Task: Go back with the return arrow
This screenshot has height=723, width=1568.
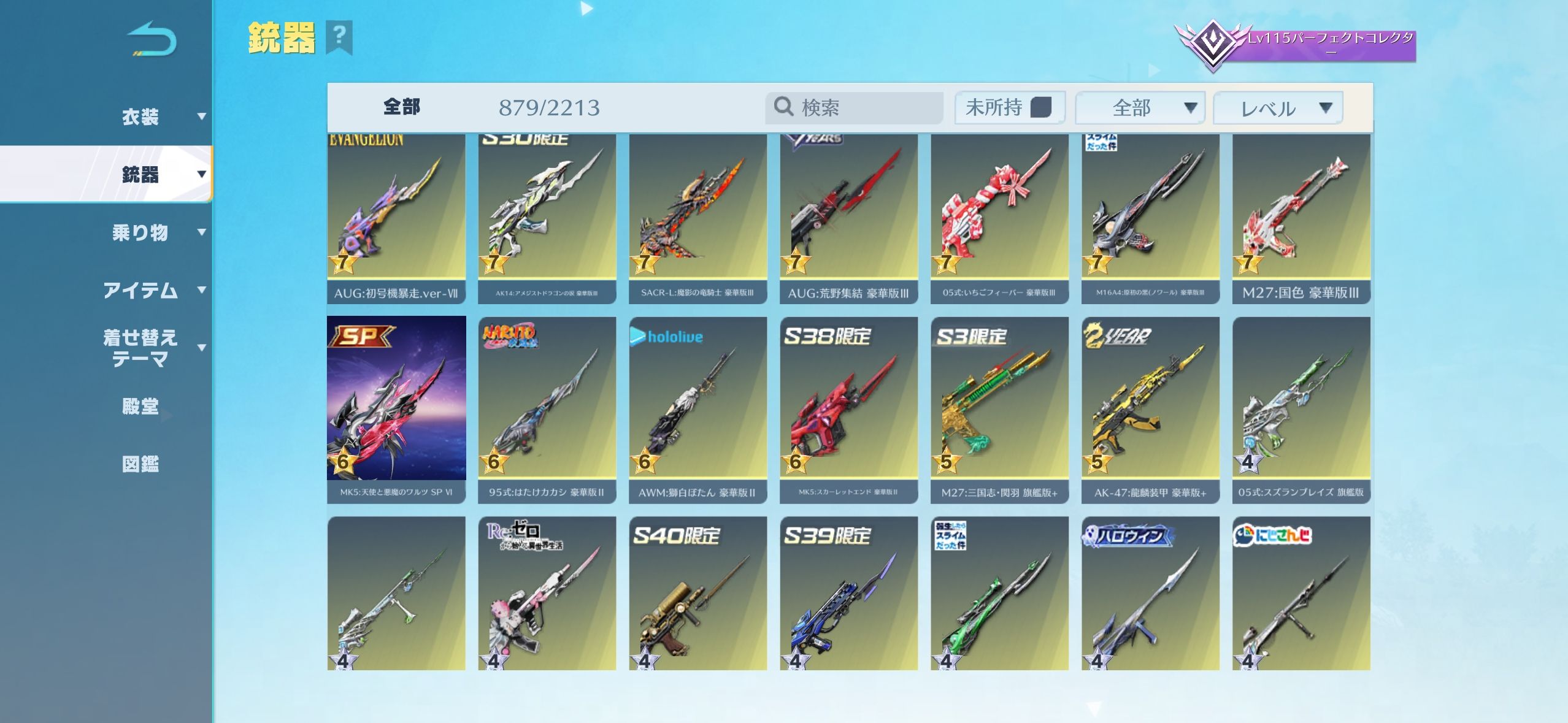Action: click(152, 39)
